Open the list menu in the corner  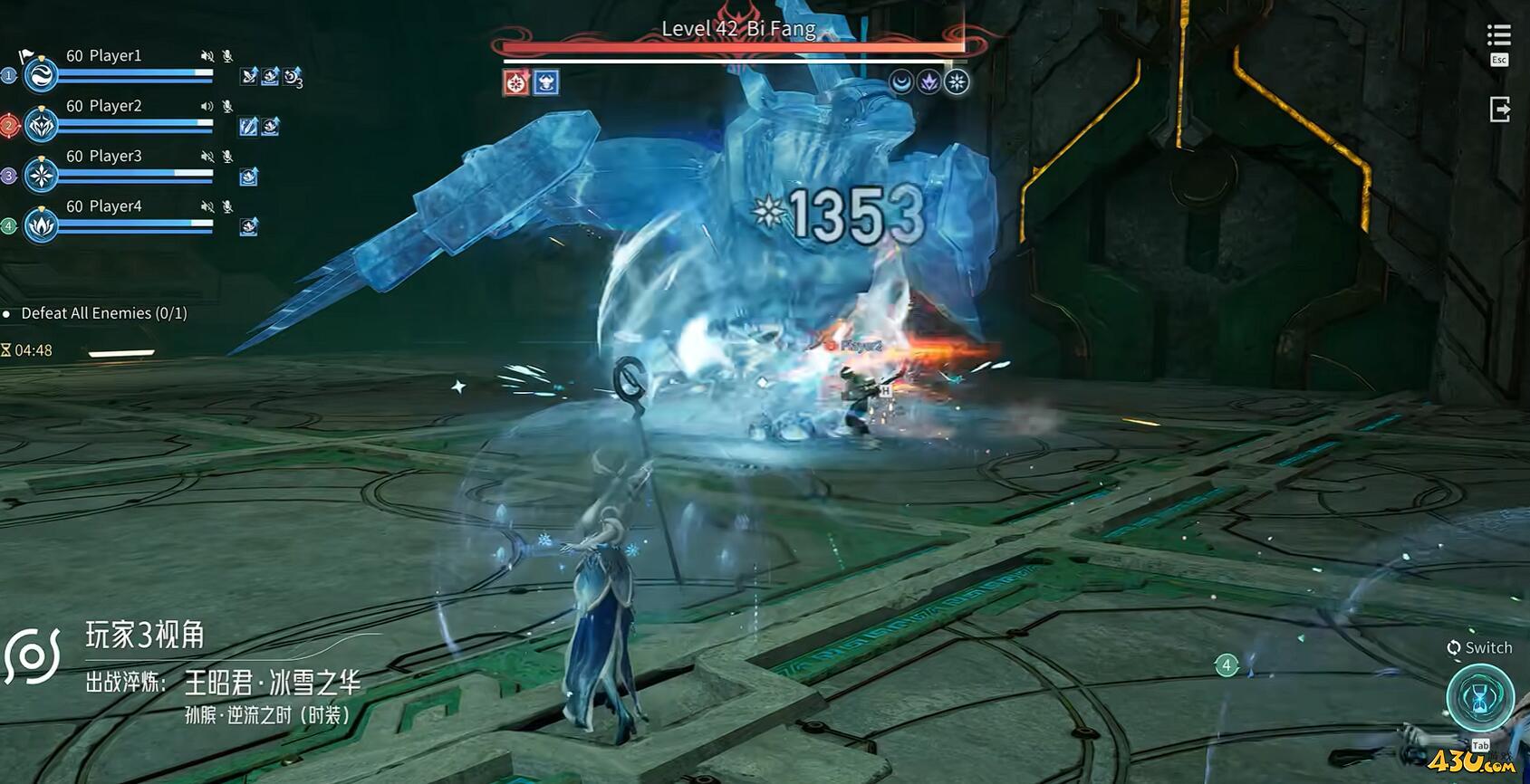click(x=1498, y=35)
